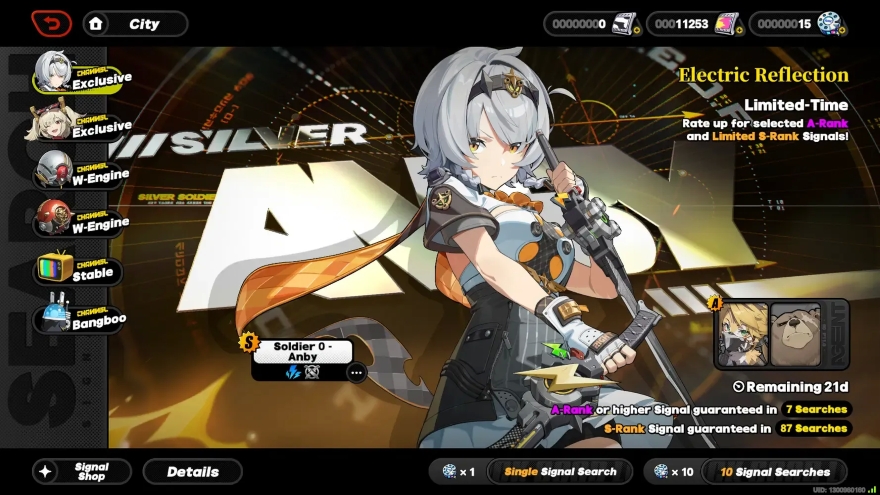Add more currency beside the 11253 counter

[739, 31]
